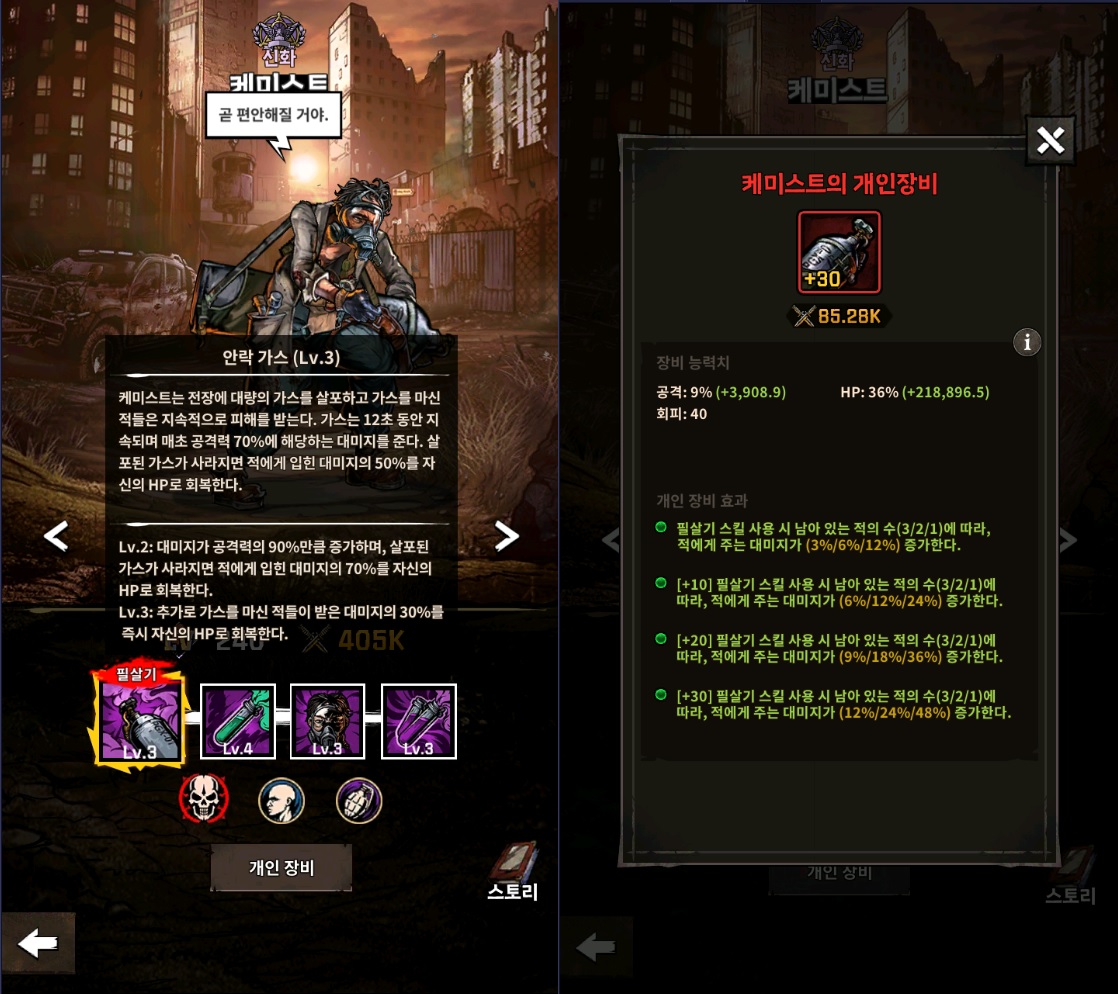Open the equipment info tooltip icon
Viewport: 1118px width, 994px height.
tap(1027, 342)
